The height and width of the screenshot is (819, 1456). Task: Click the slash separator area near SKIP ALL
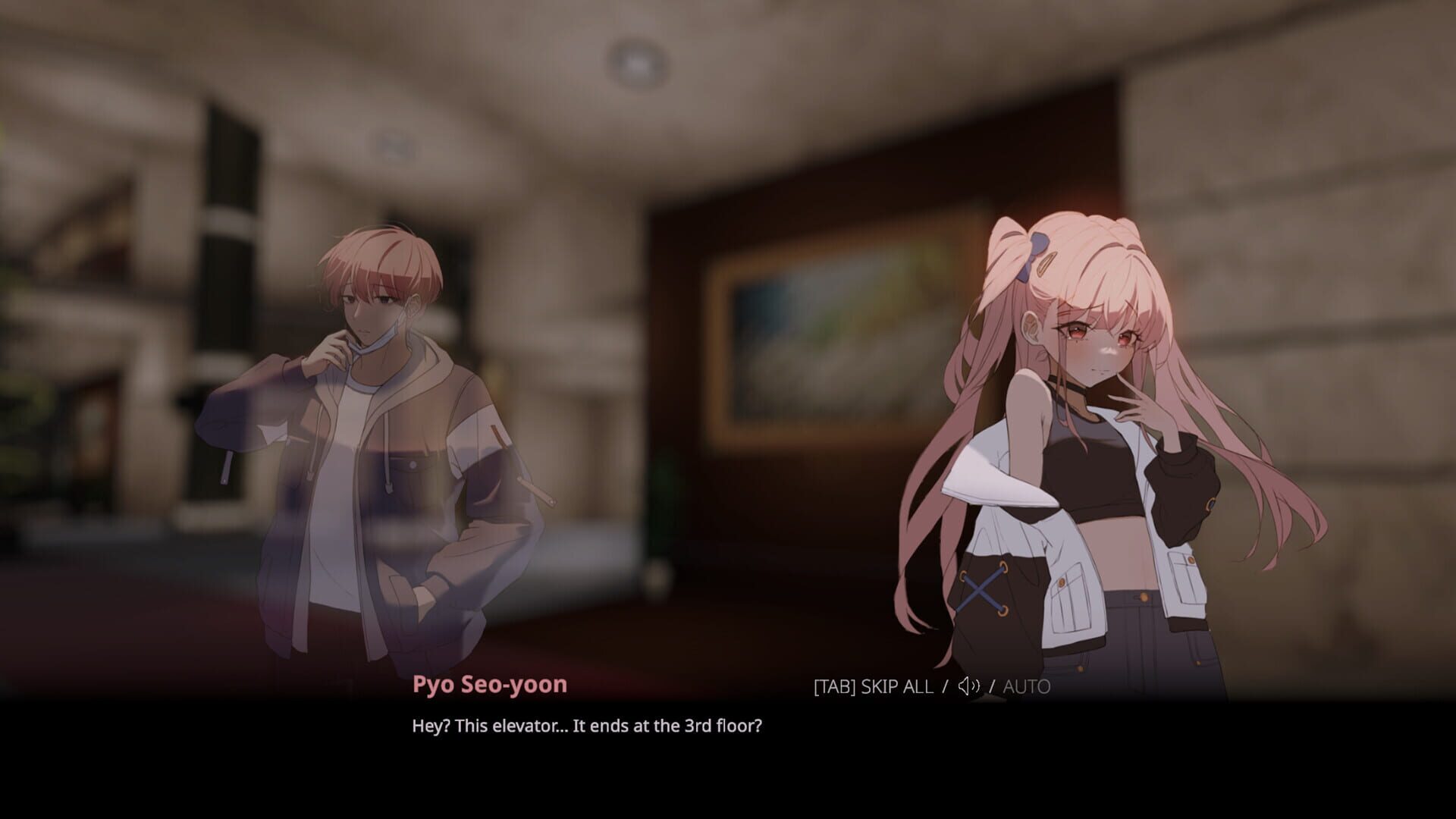[x=945, y=687]
